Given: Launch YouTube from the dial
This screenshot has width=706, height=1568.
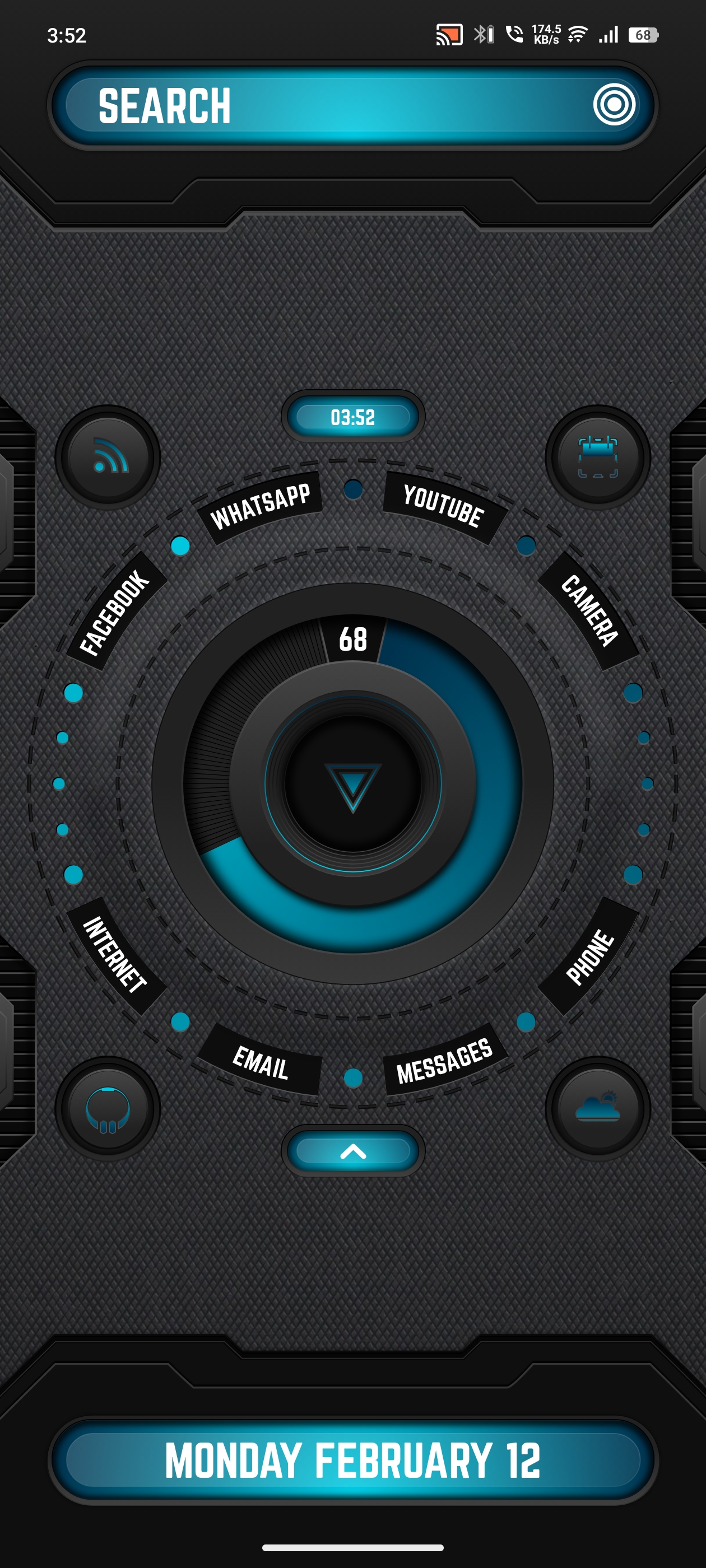Looking at the screenshot, I should click(443, 506).
